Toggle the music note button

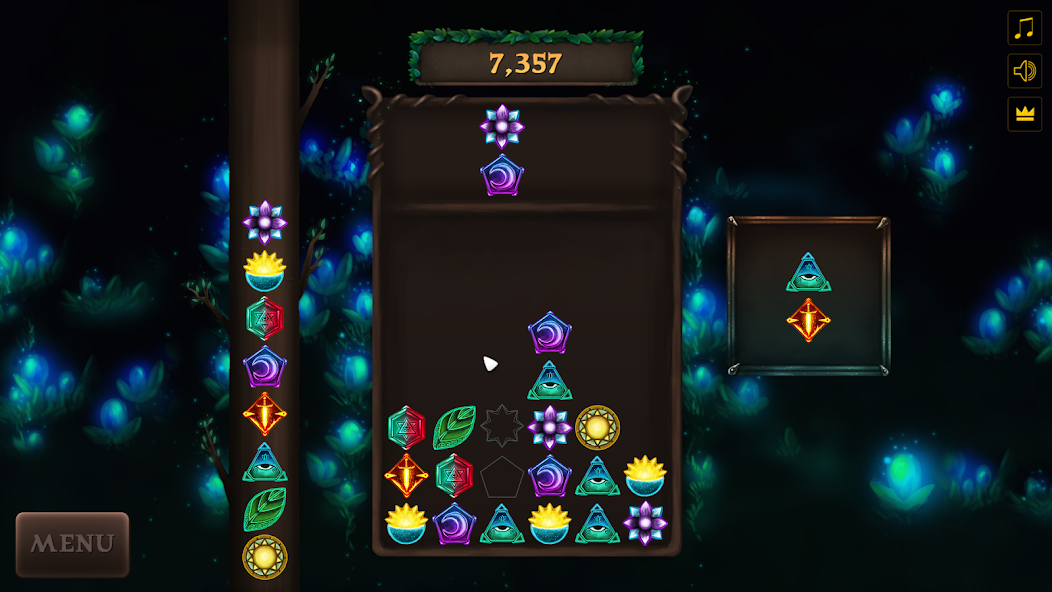1024,28
